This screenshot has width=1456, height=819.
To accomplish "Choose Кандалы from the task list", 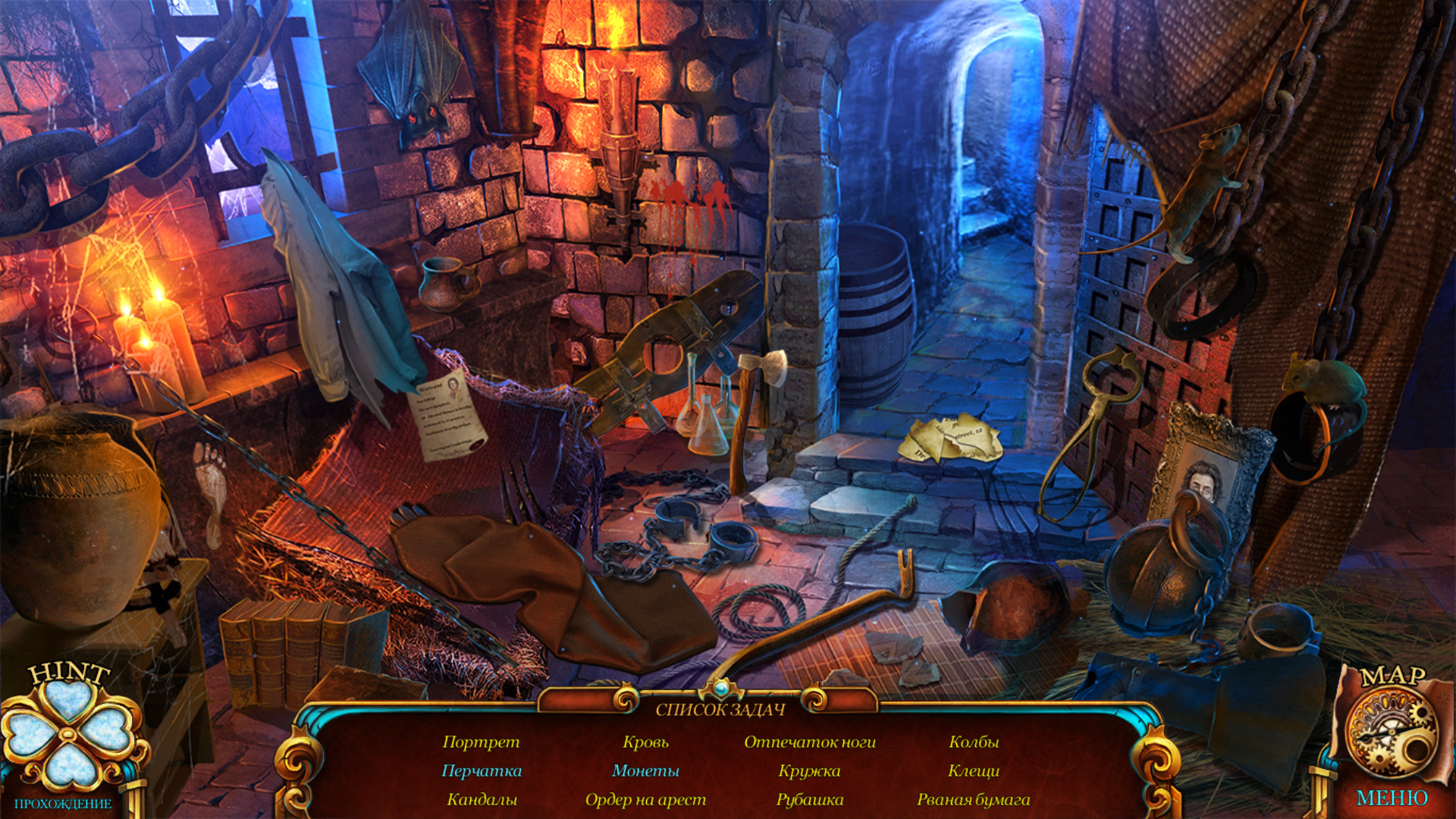I will (482, 799).
